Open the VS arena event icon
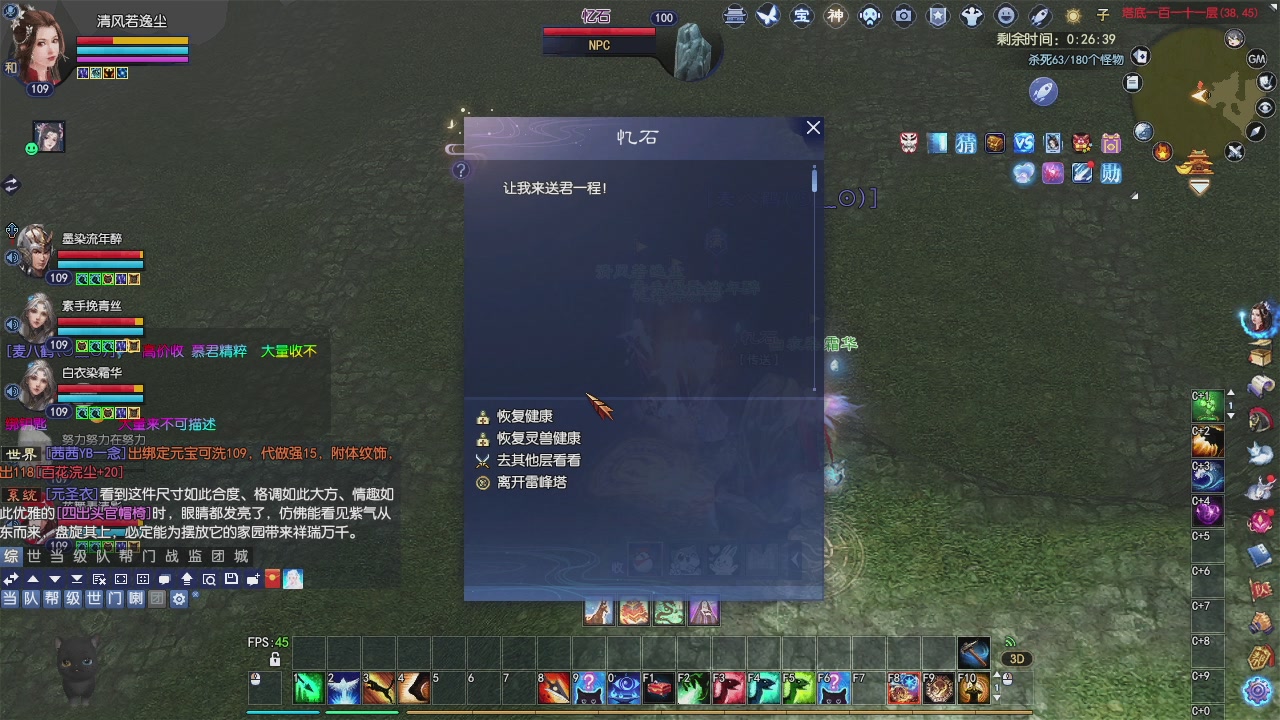This screenshot has height=720, width=1280. click(x=1024, y=143)
